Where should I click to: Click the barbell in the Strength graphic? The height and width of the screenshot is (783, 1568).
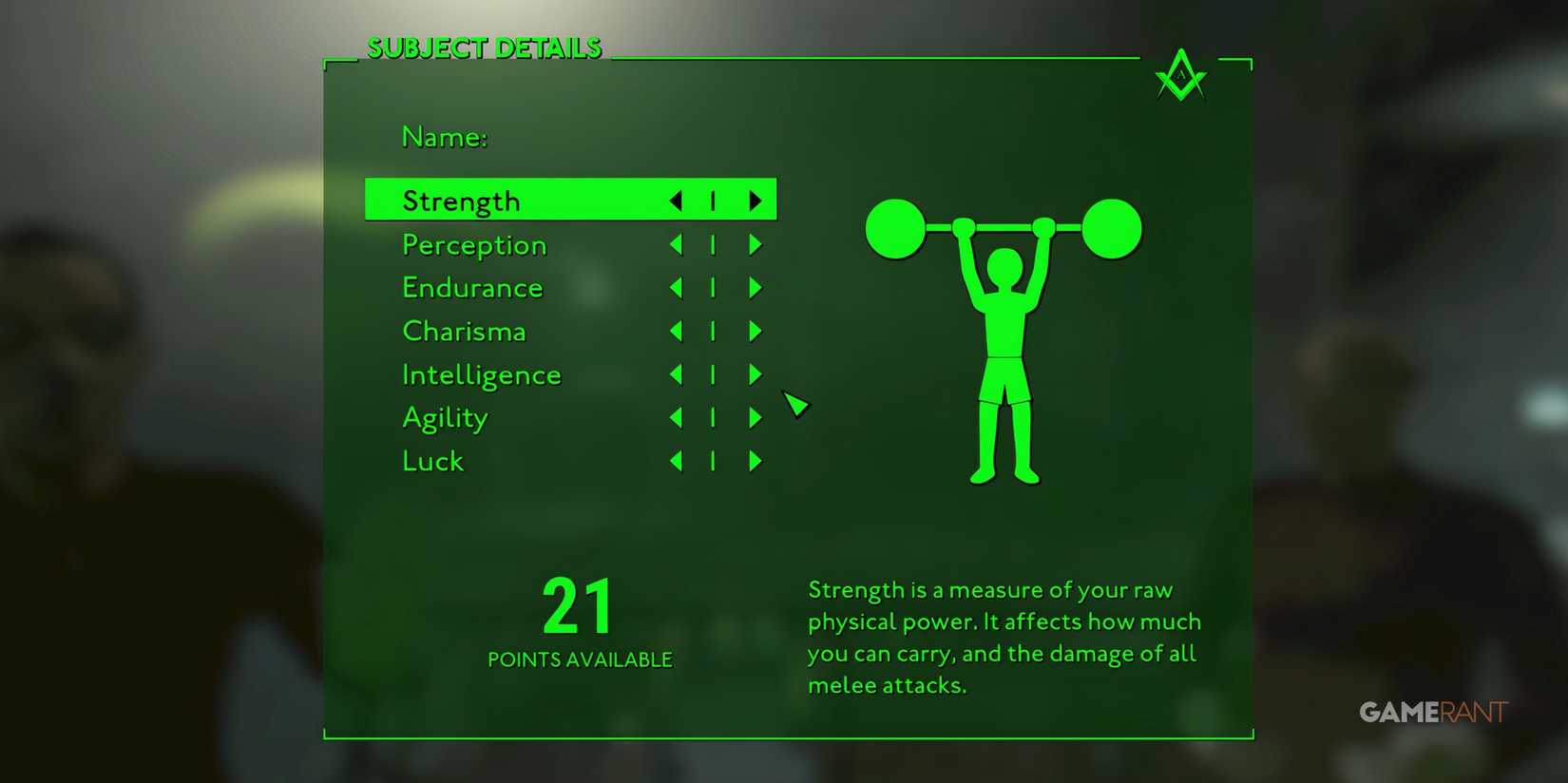(1003, 225)
